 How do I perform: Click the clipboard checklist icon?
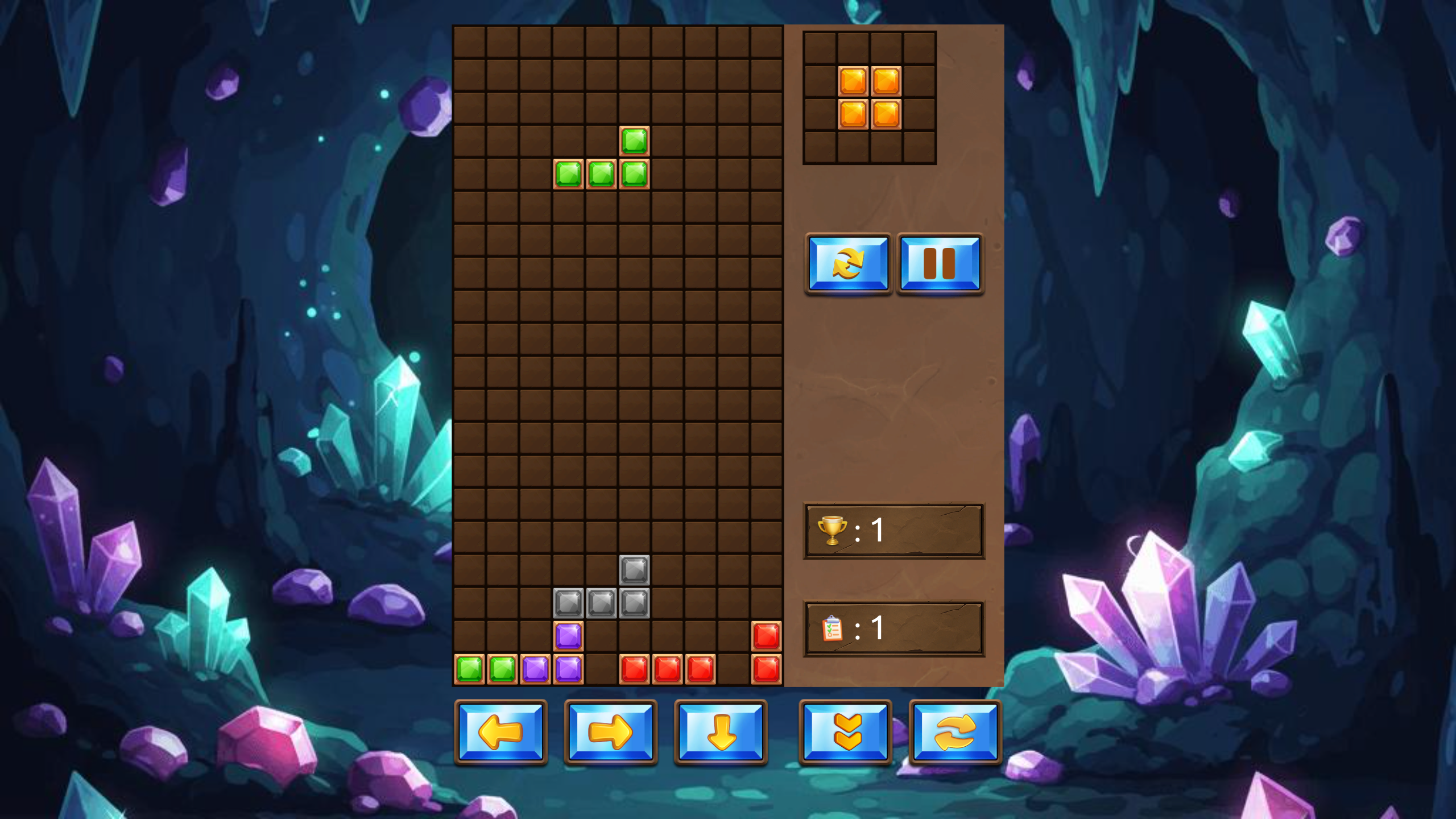(x=833, y=628)
